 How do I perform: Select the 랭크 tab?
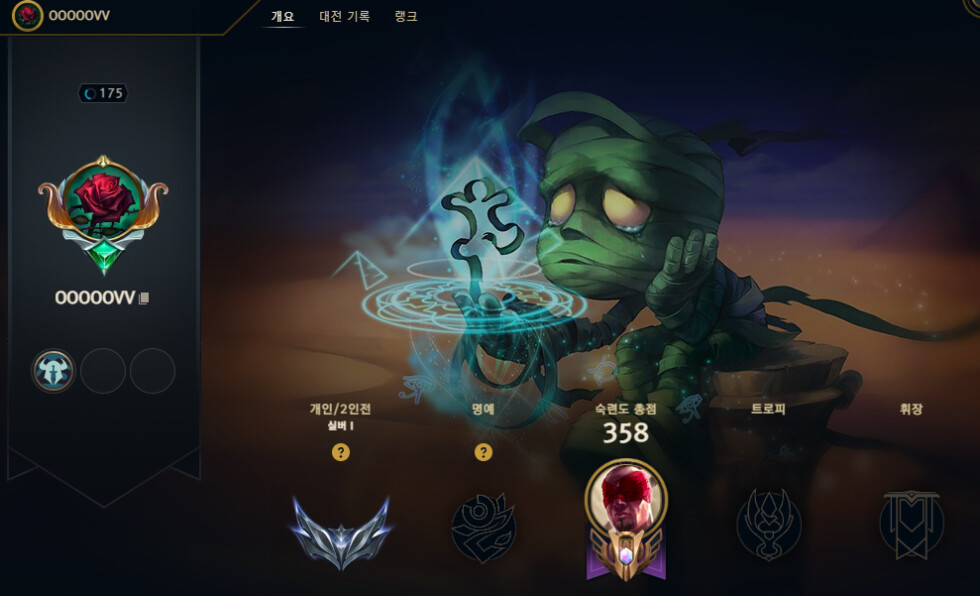point(406,16)
